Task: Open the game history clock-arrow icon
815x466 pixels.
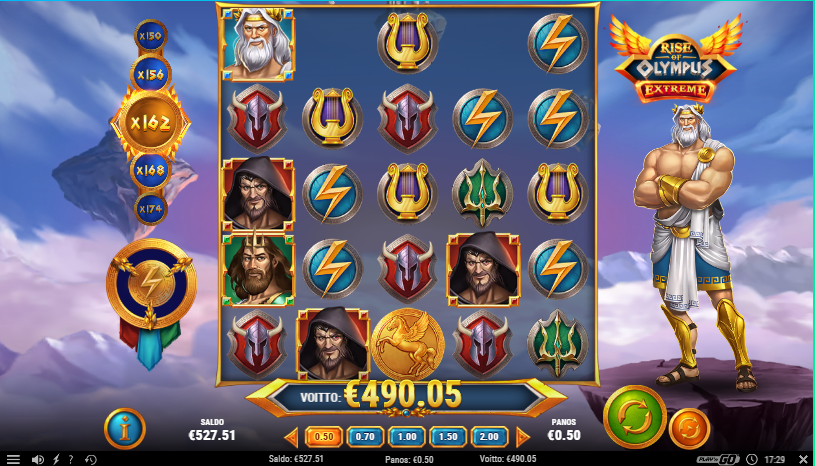Action: click(90, 459)
